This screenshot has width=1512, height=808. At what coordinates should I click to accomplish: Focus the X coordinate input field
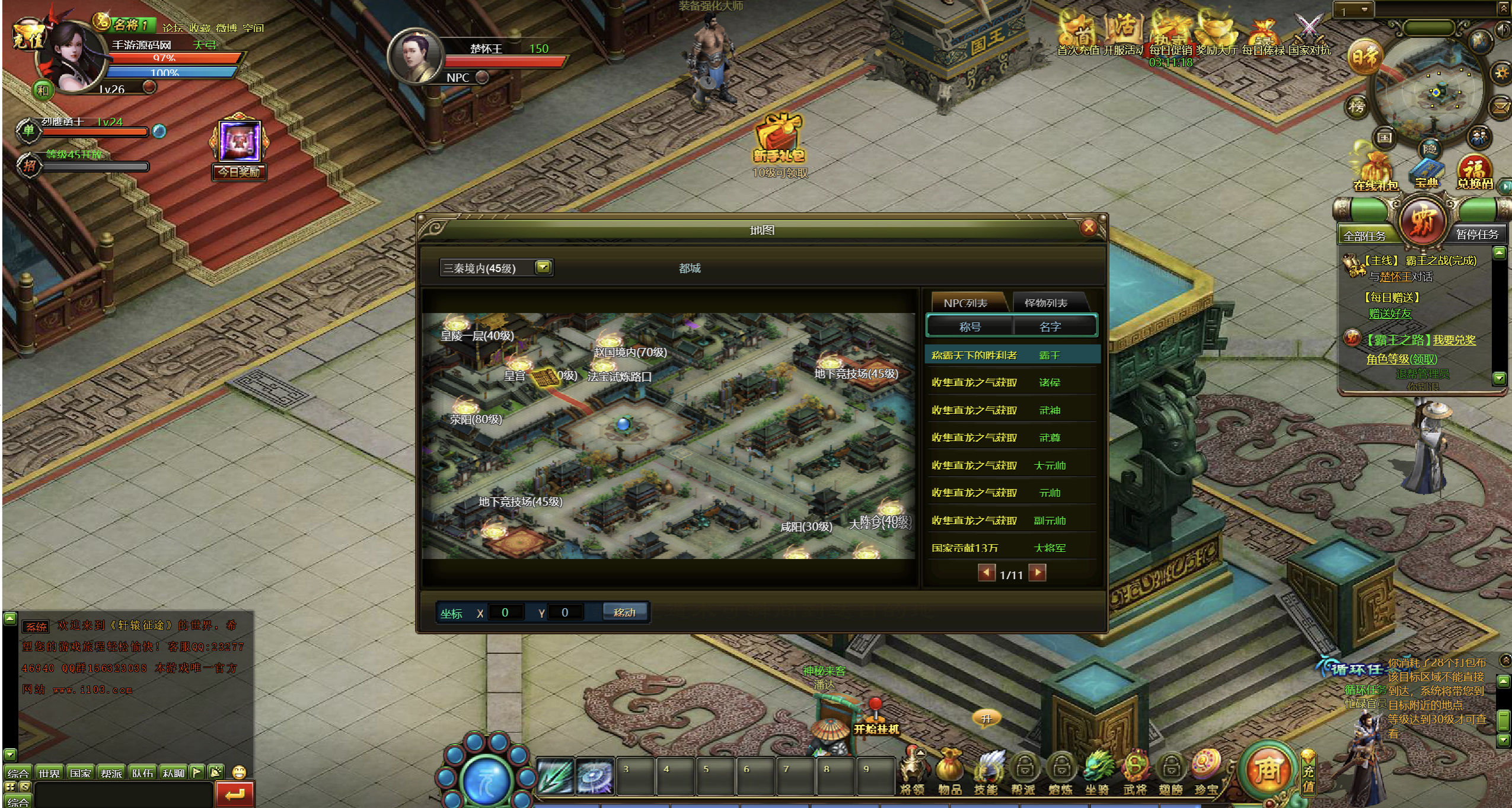tap(505, 612)
